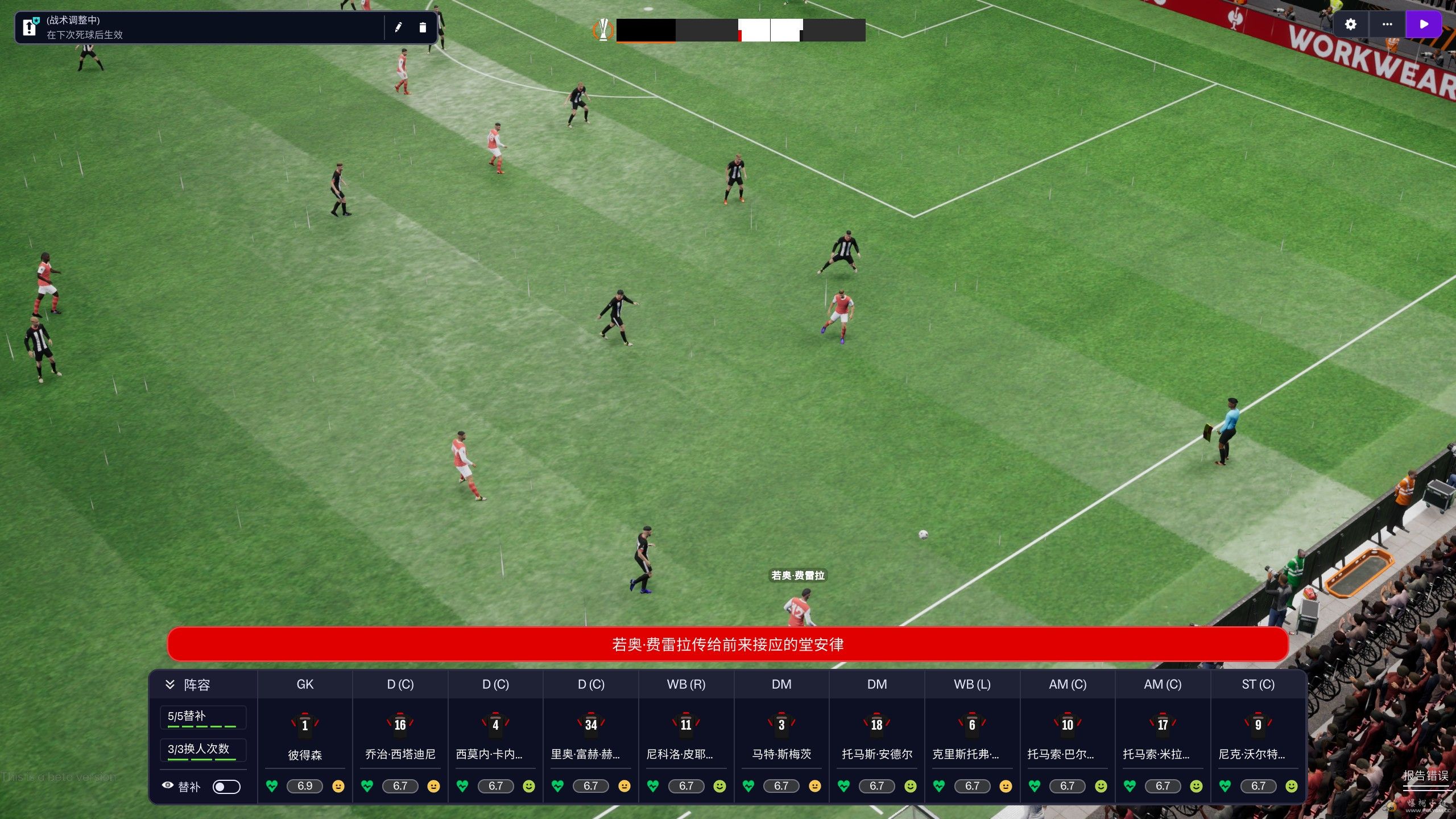Open the match settings gear
This screenshot has height=819, width=1456.
tap(1350, 24)
